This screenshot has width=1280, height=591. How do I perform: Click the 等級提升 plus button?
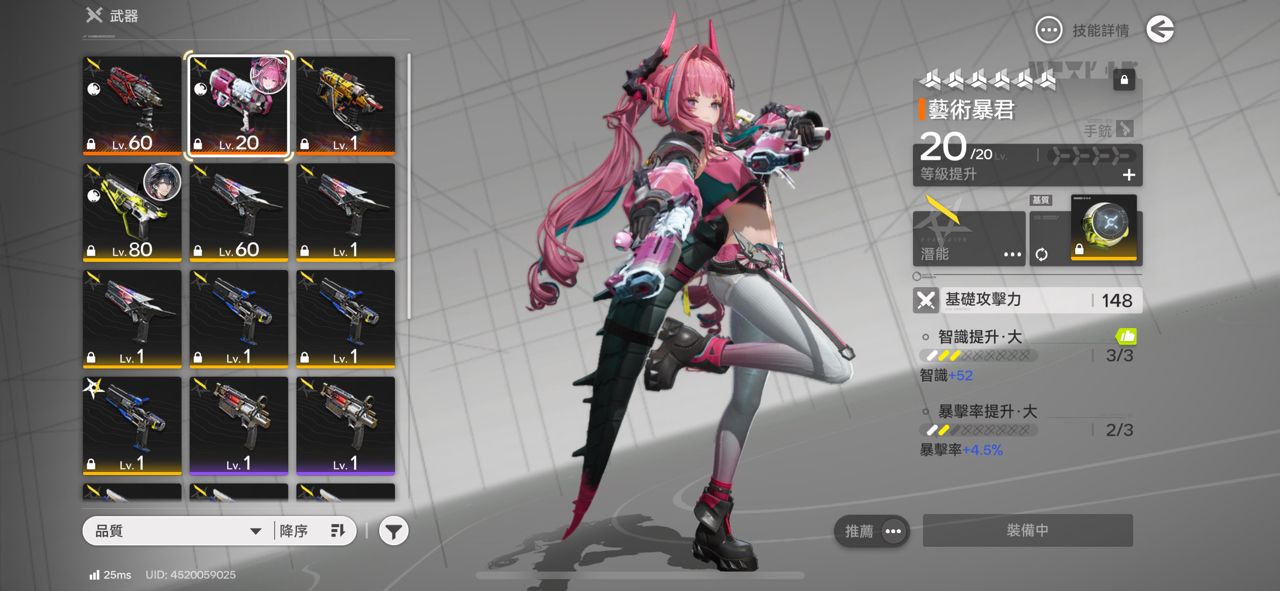click(1129, 175)
